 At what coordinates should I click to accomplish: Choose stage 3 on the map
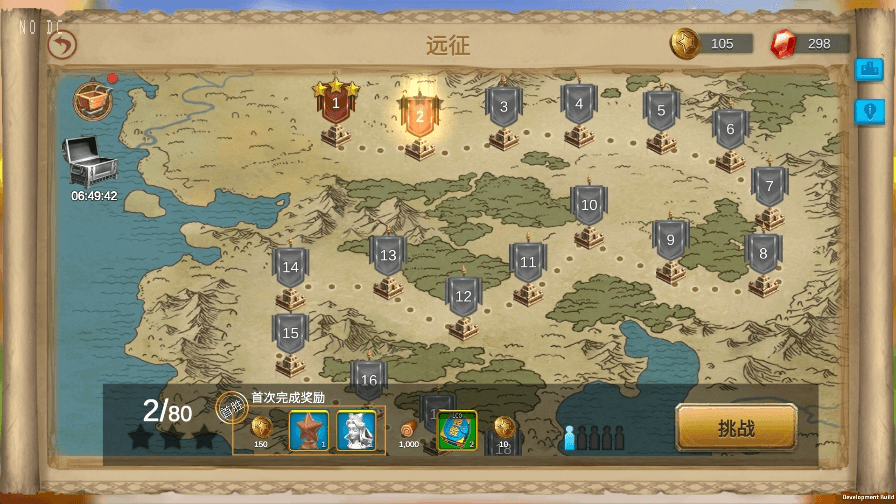(x=504, y=107)
